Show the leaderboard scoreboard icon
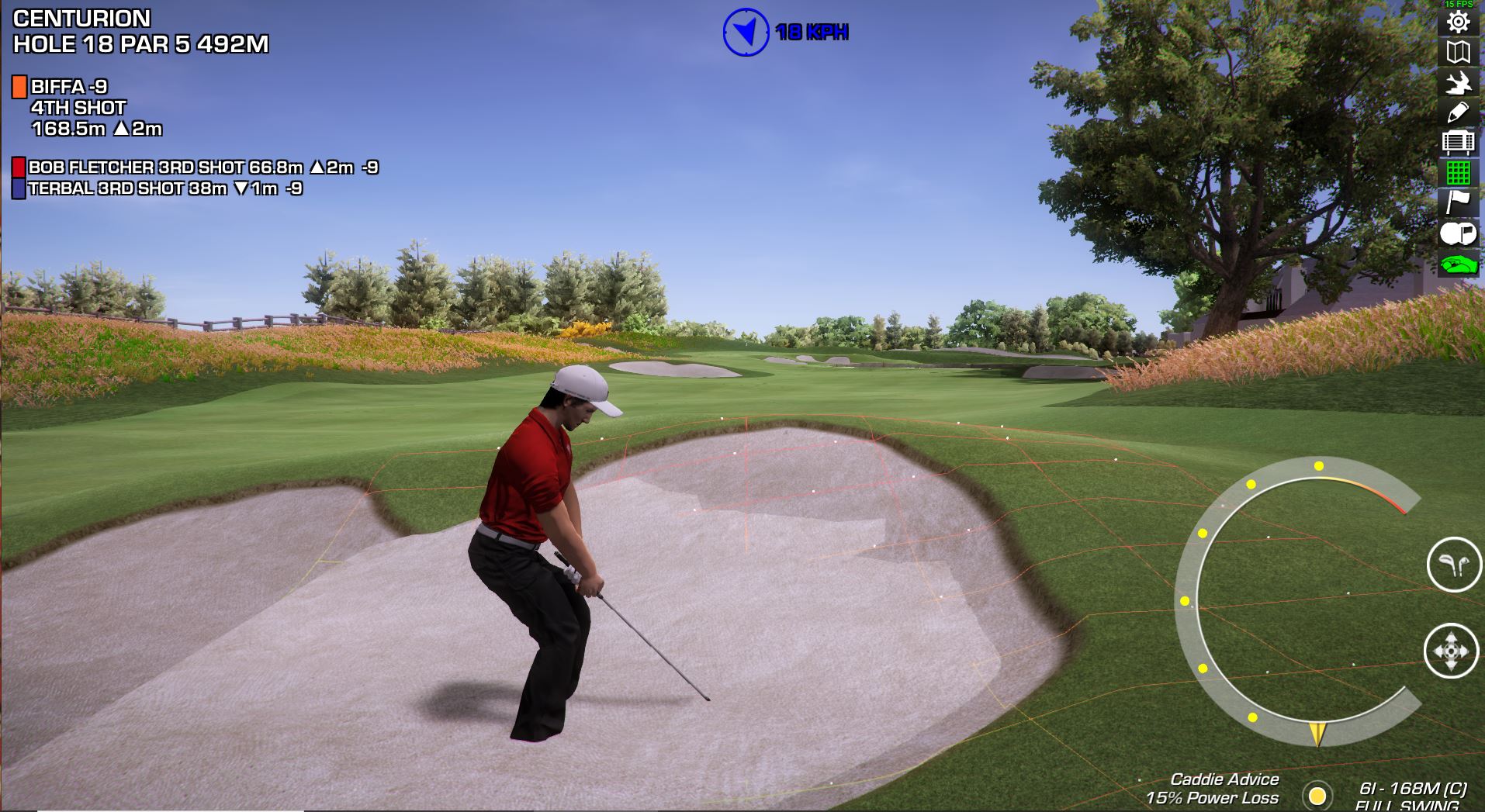The height and width of the screenshot is (812, 1485). pyautogui.click(x=1458, y=143)
